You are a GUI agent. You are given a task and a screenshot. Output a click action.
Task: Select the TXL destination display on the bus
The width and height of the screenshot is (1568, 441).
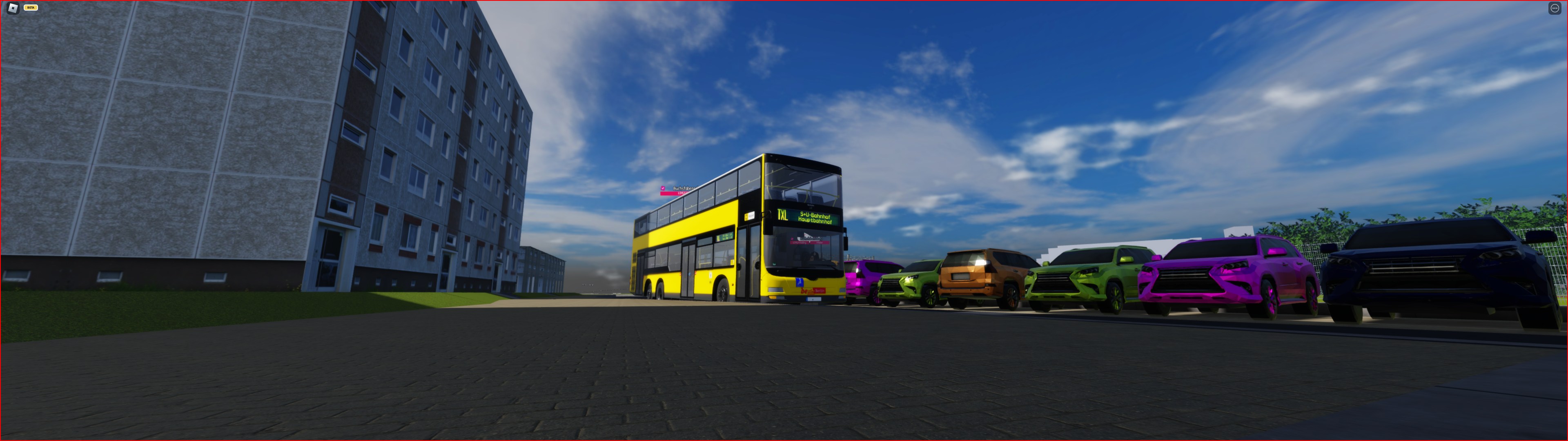click(782, 214)
